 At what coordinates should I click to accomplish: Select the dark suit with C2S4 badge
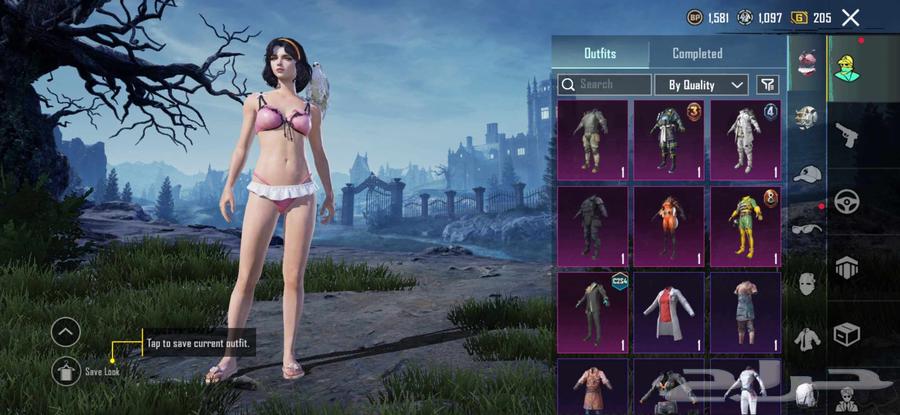pyautogui.click(x=592, y=312)
